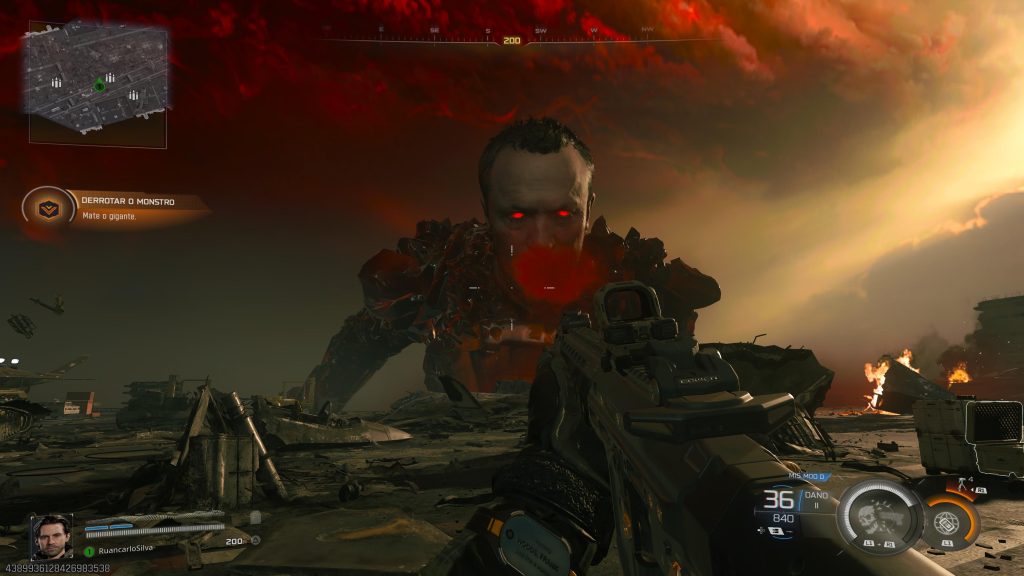Activate the skull ability icon
Screen dimensions: 1024x576
(x=876, y=515)
